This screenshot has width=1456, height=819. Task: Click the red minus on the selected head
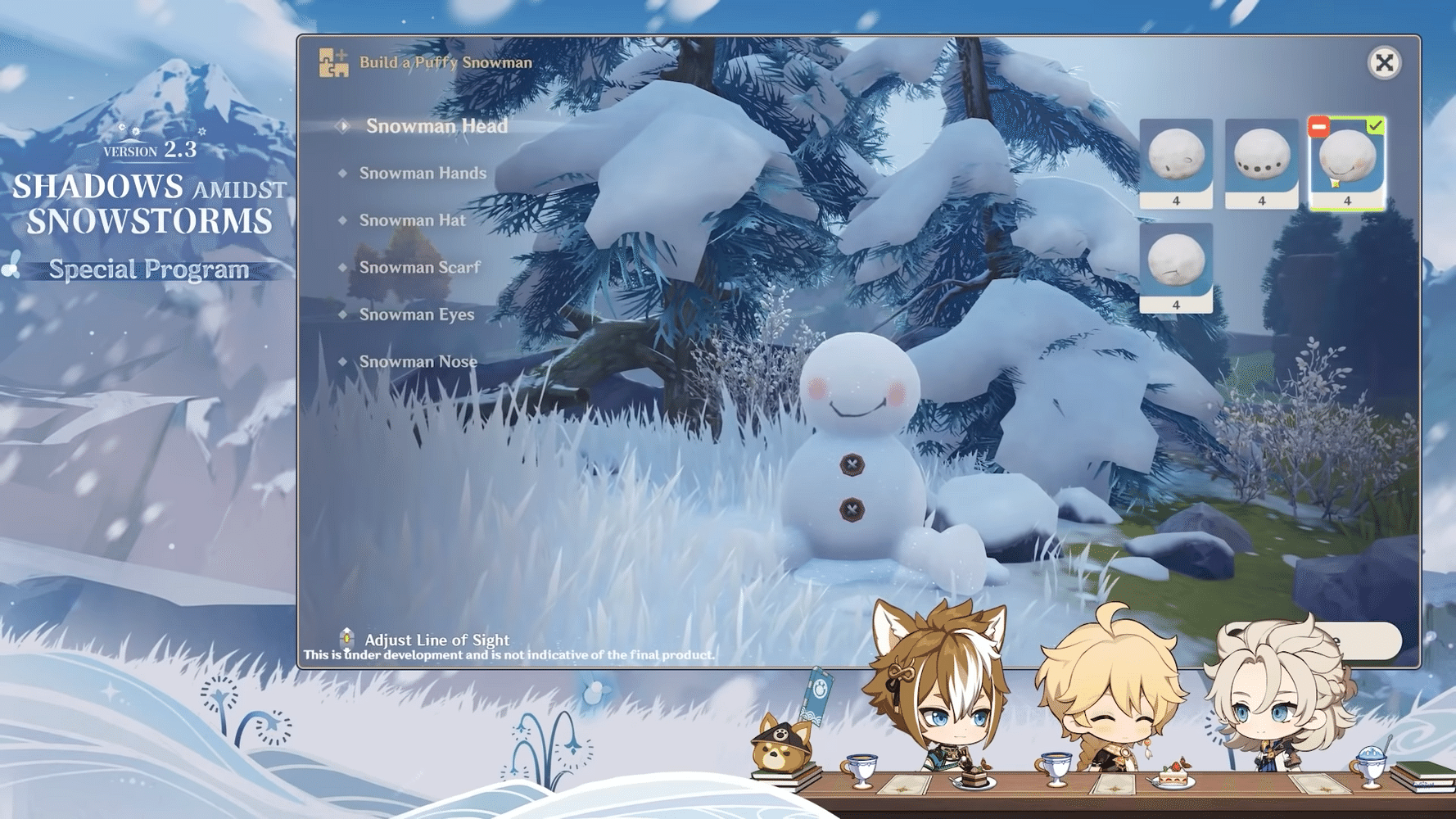(x=1318, y=126)
